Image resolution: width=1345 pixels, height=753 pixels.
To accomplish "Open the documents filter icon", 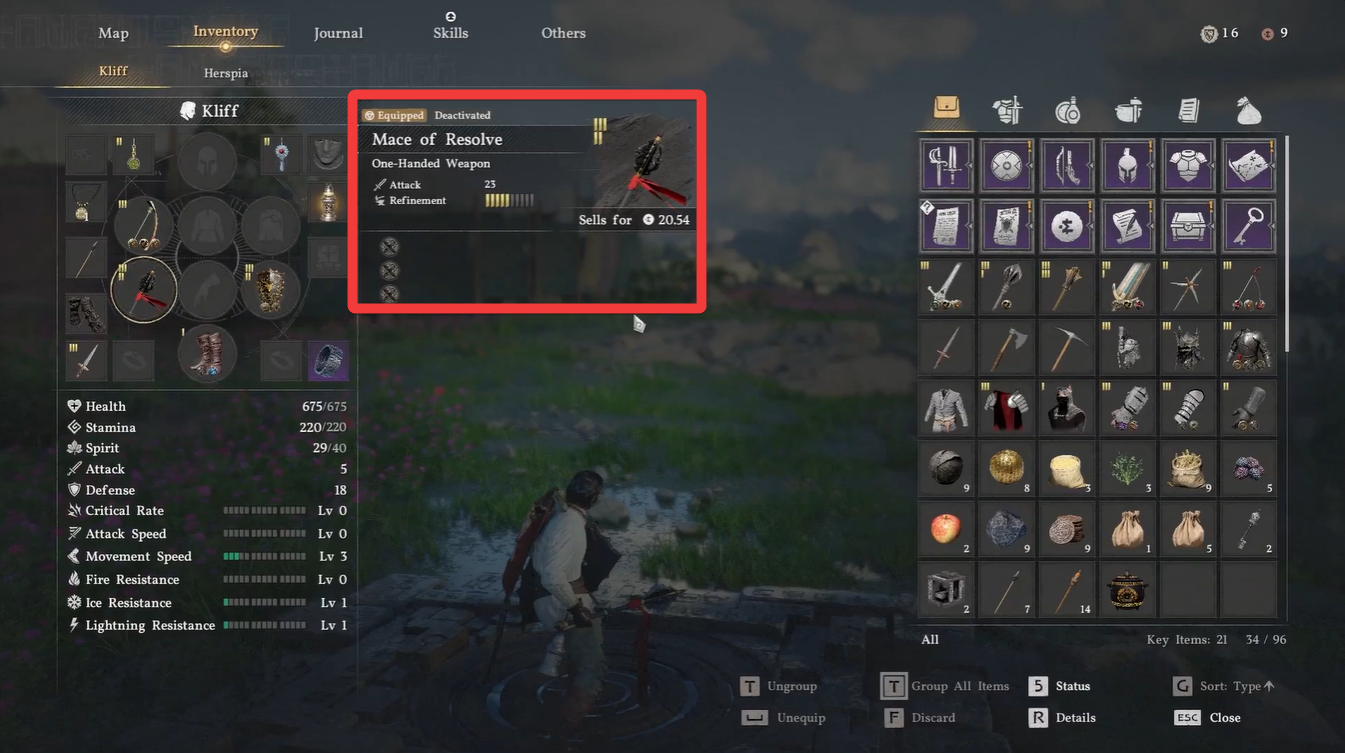I will (1188, 110).
